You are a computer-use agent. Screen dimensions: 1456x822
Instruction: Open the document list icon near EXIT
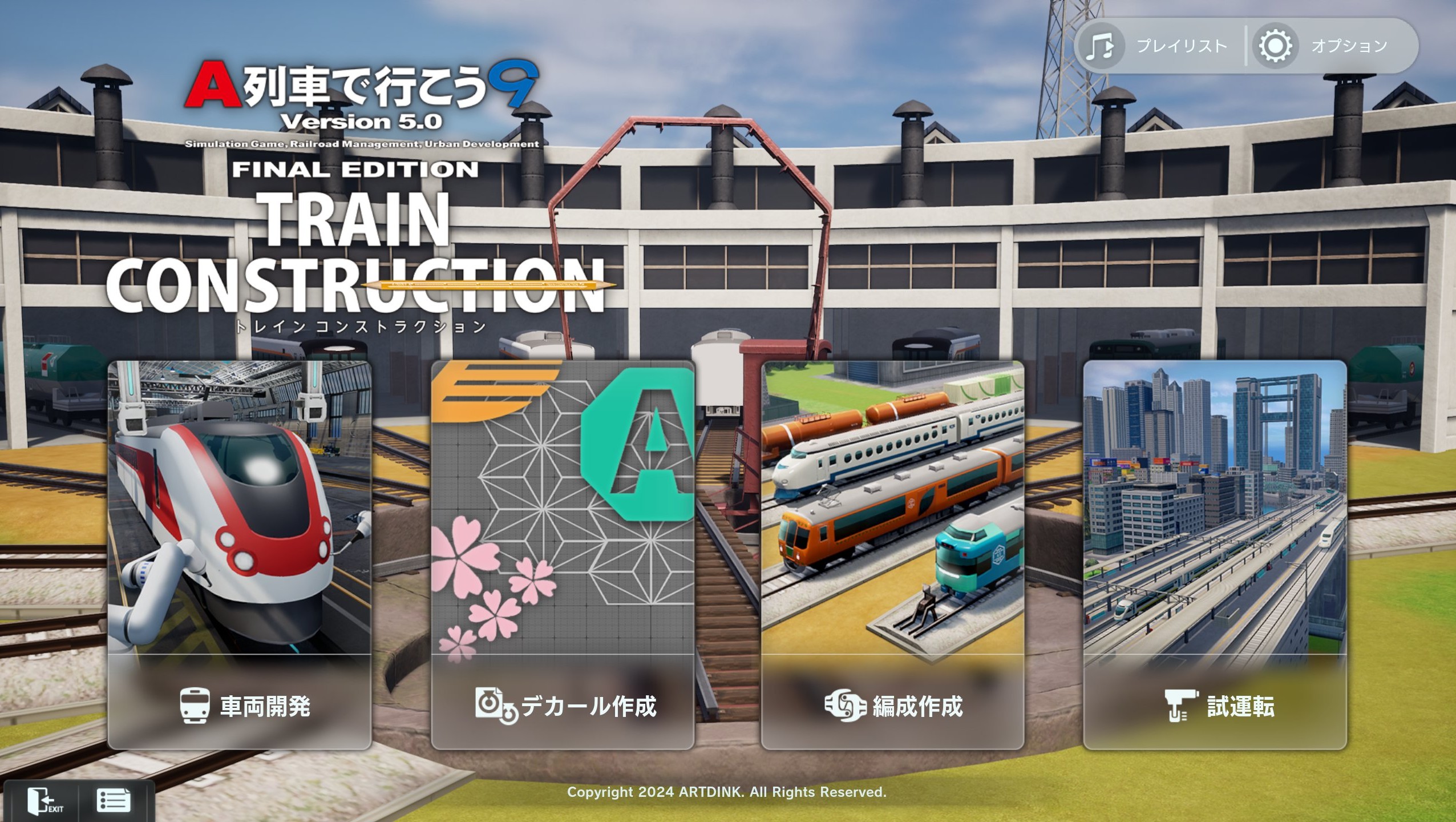click(114, 801)
